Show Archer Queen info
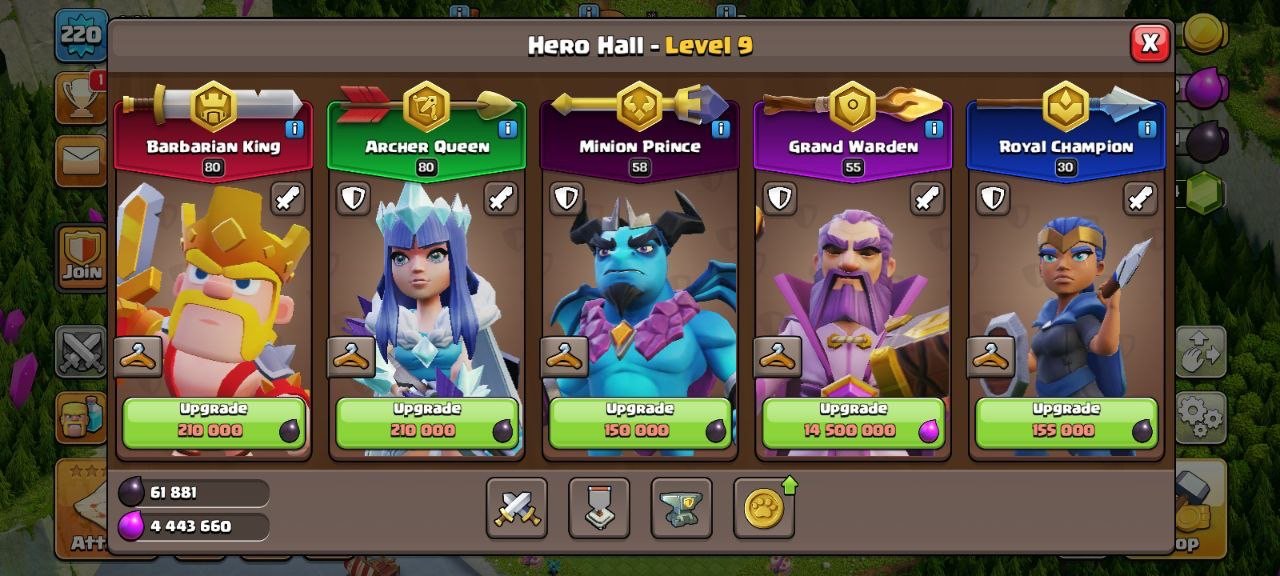The height and width of the screenshot is (576, 1280). pyautogui.click(x=507, y=128)
